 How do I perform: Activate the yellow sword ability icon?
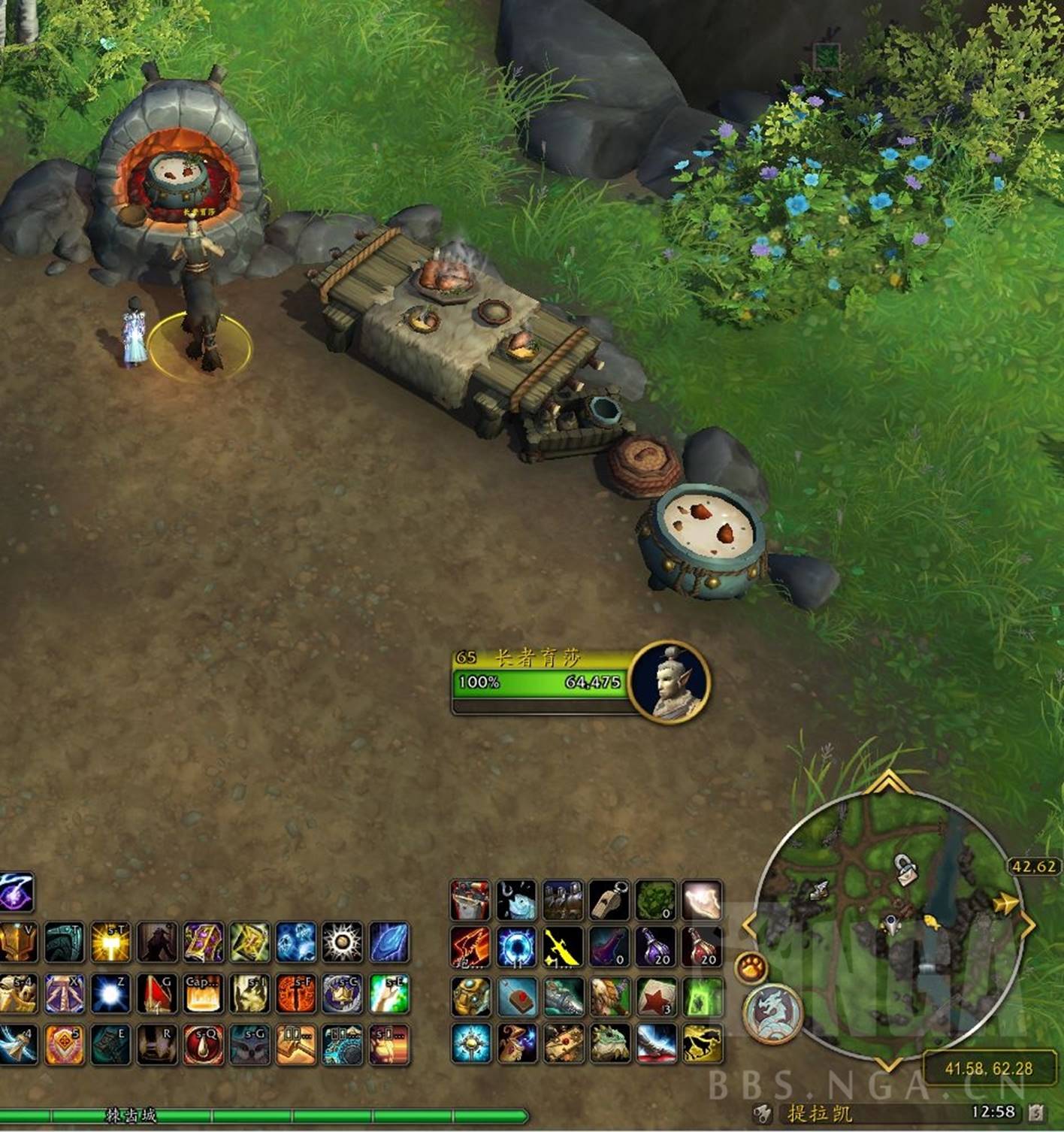[563, 946]
